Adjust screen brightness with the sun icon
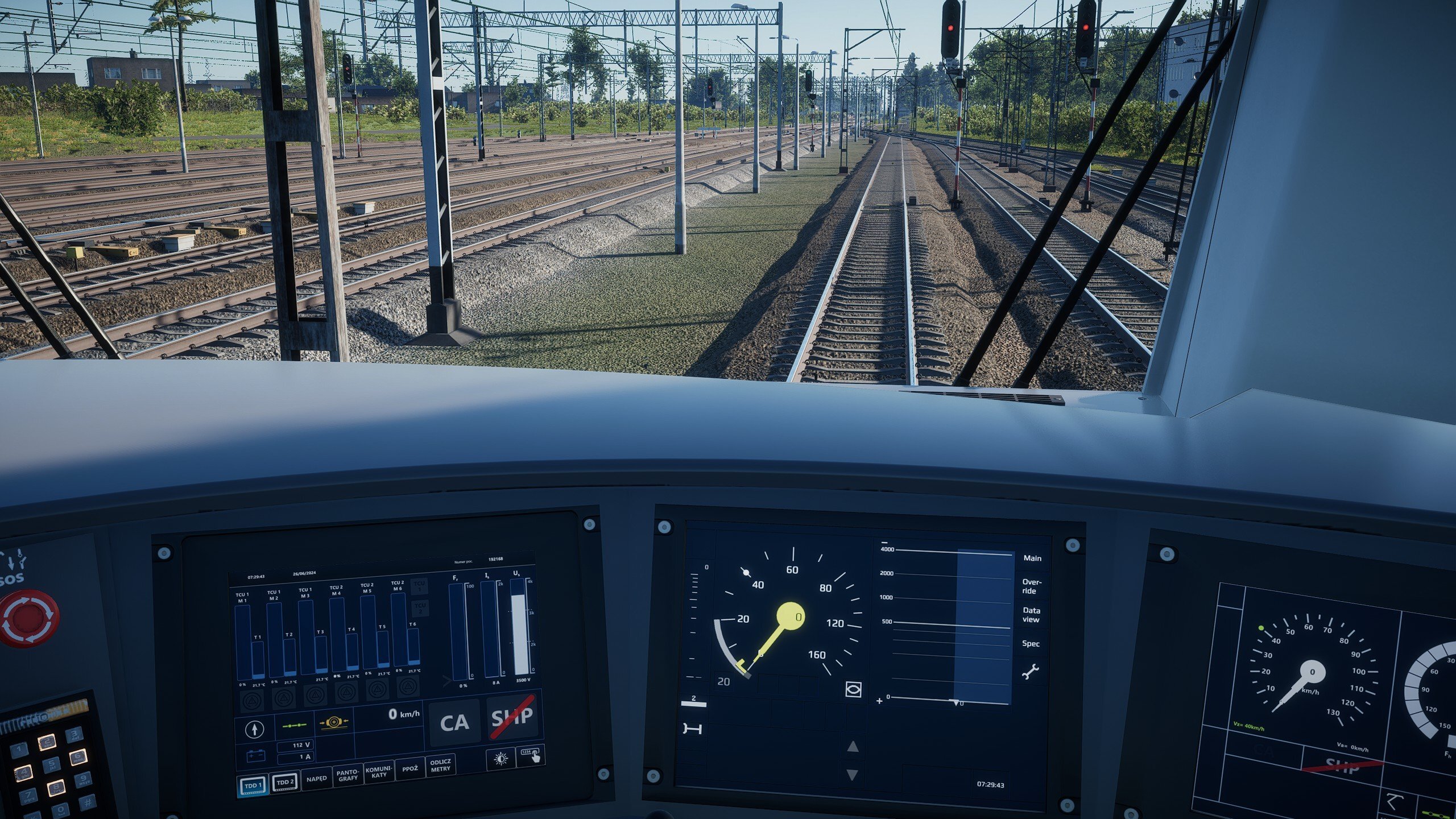The height and width of the screenshot is (819, 1456). pos(501,759)
